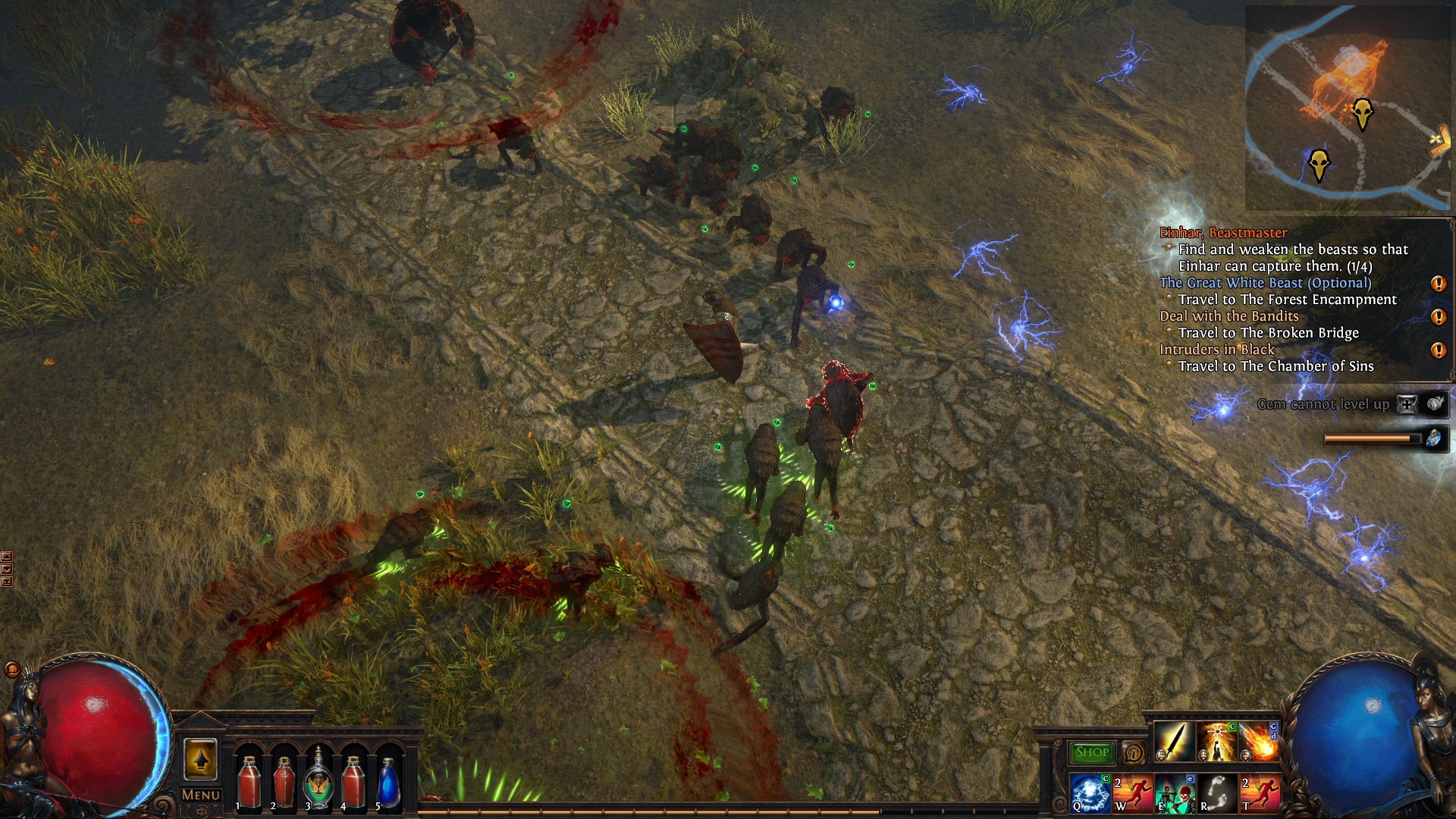The height and width of the screenshot is (819, 1456).
Task: Open the minimap overlay
Action: pos(1348,108)
